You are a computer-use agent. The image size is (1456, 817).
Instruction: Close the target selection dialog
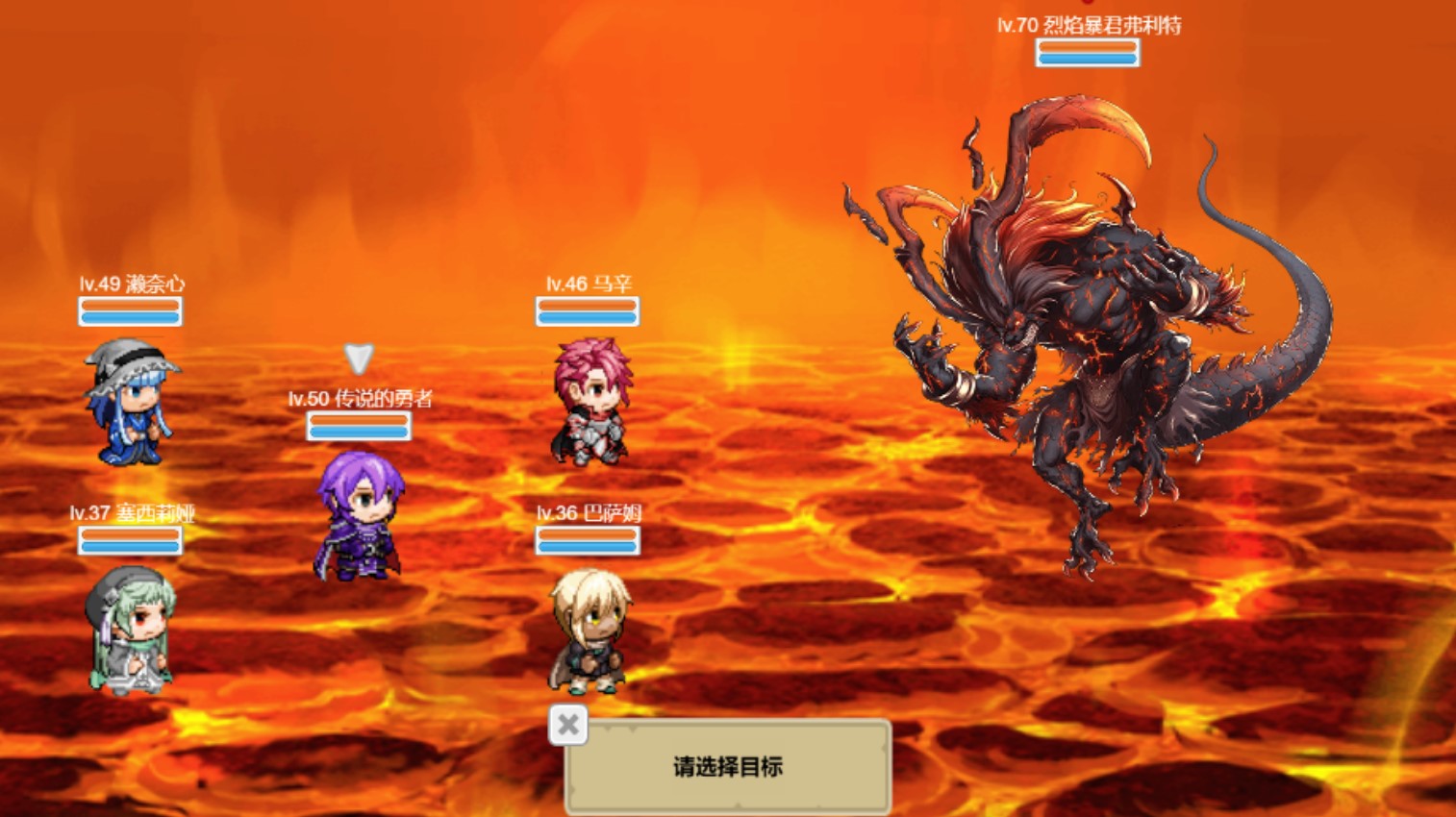(566, 724)
